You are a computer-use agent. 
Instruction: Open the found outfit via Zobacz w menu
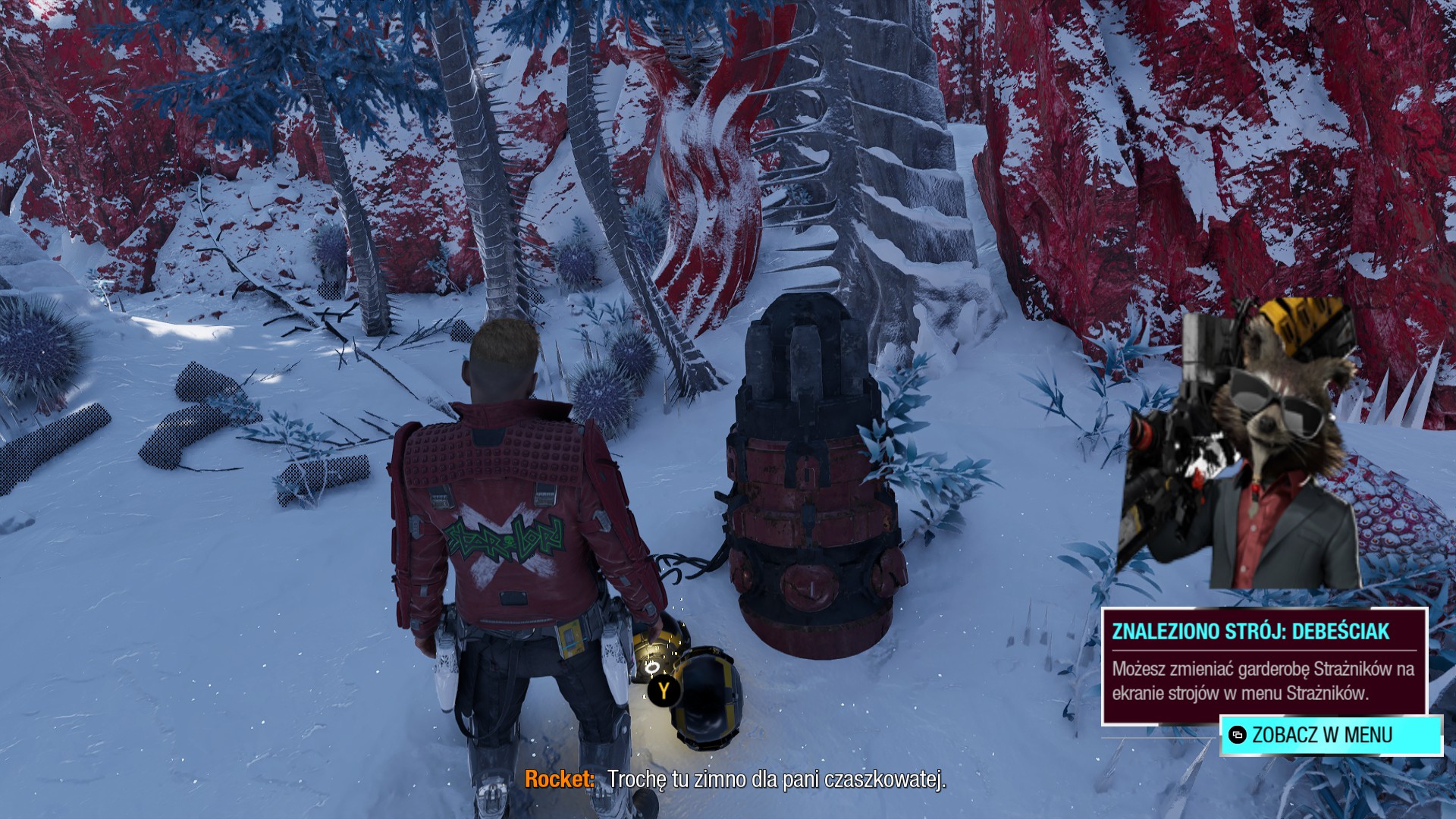(x=1330, y=735)
